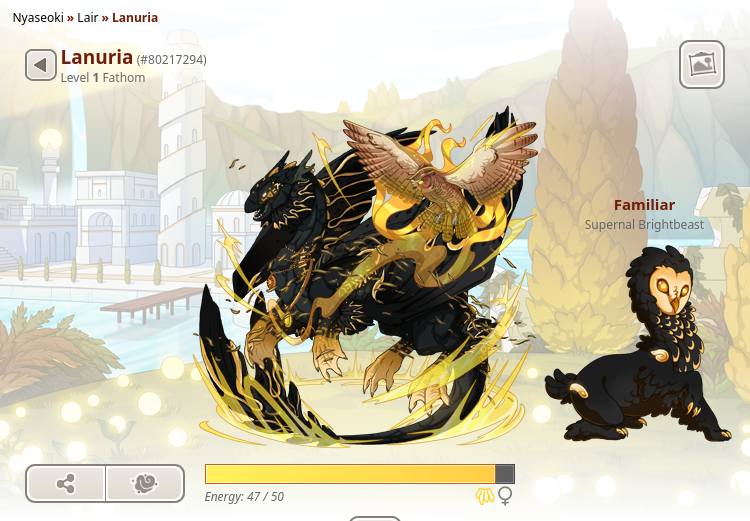
Task: Go to the previous dragon with back arrow
Action: click(40, 66)
